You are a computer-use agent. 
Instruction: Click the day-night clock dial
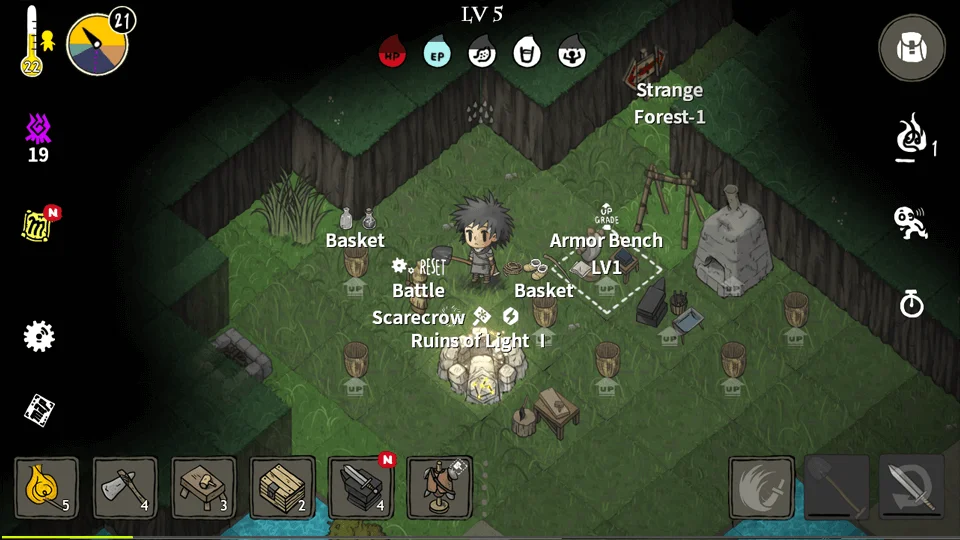[x=97, y=43]
